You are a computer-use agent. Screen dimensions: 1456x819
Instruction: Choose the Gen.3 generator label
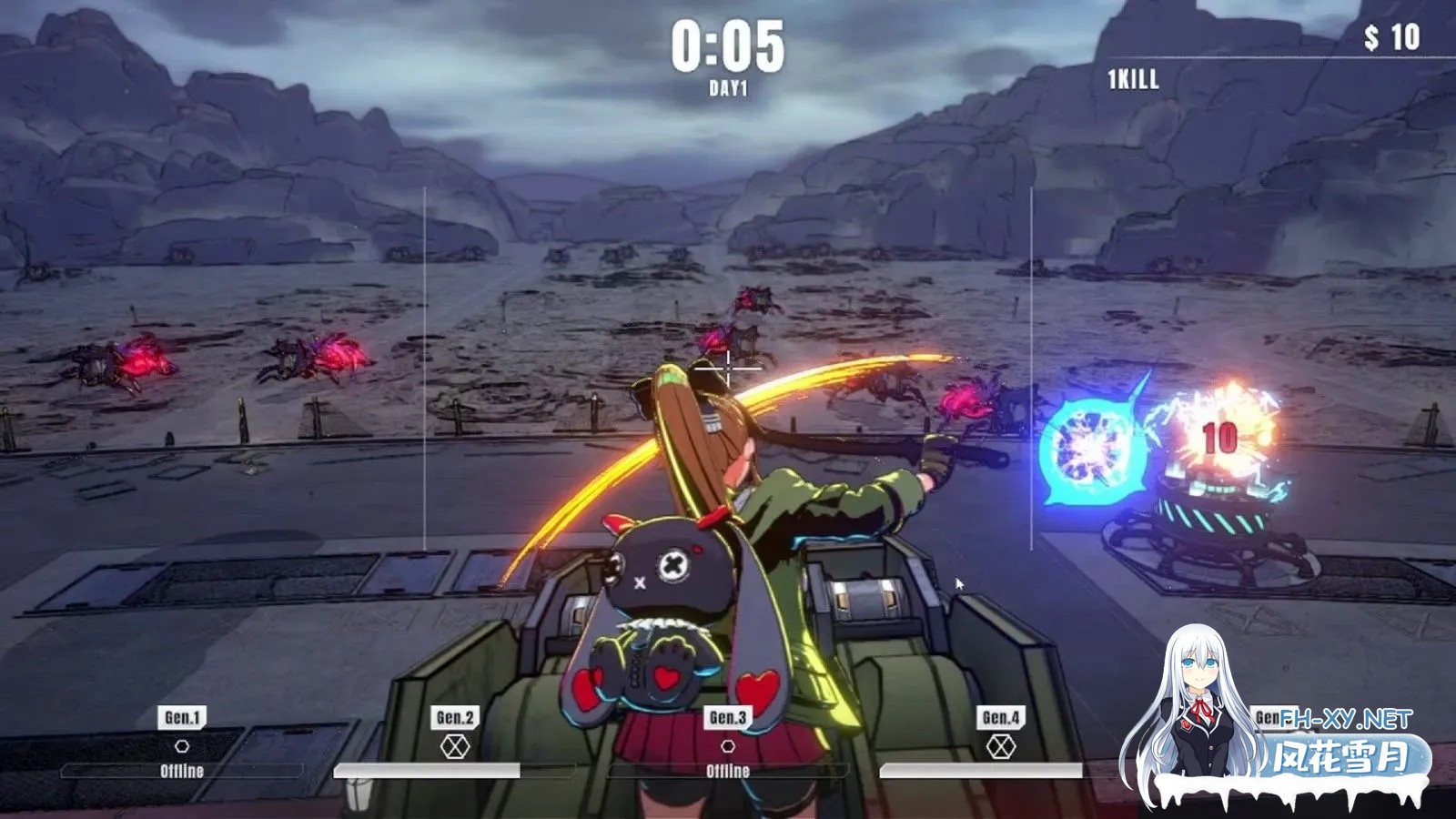(728, 717)
